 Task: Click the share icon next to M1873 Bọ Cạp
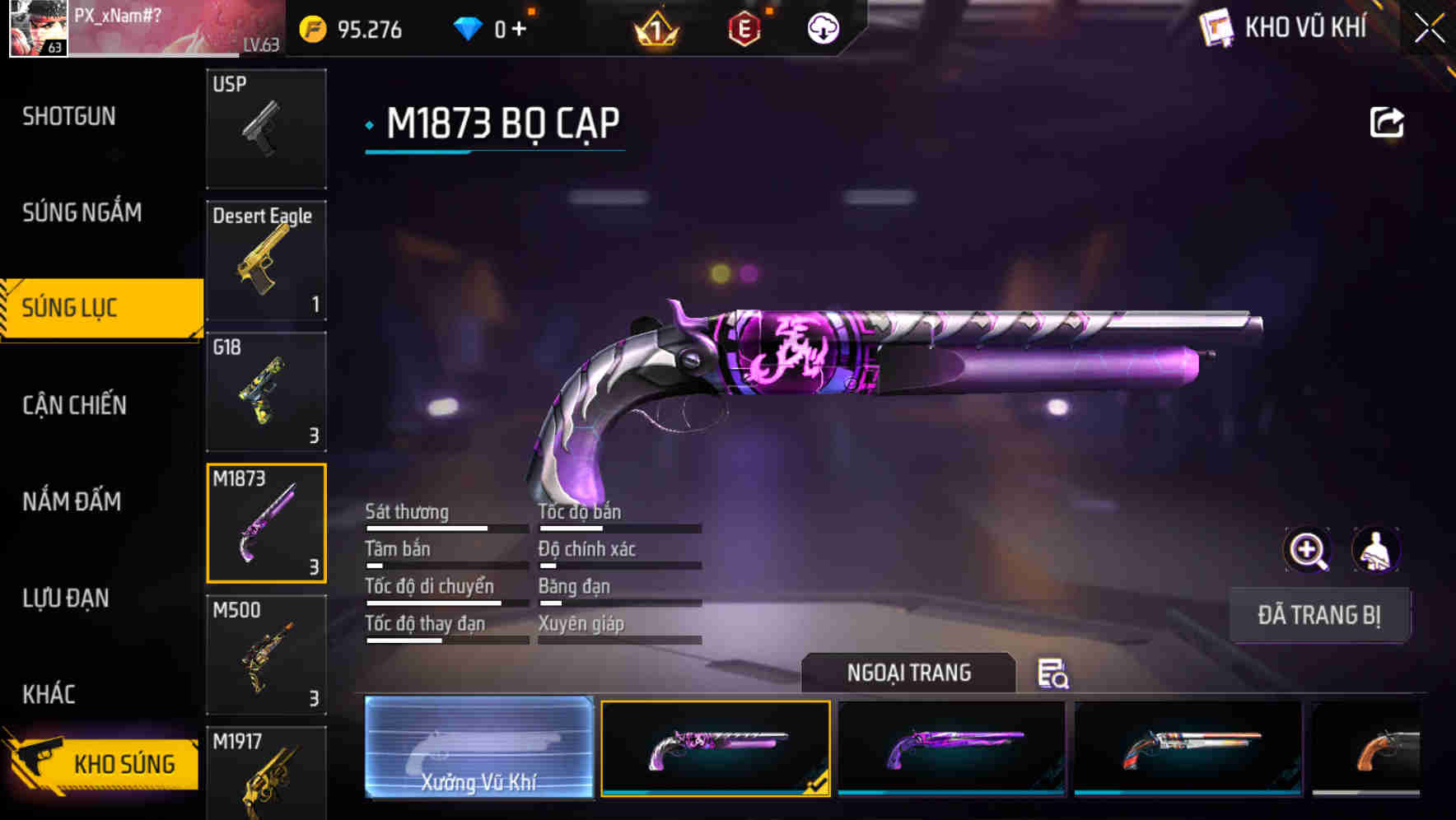pyautogui.click(x=1387, y=121)
